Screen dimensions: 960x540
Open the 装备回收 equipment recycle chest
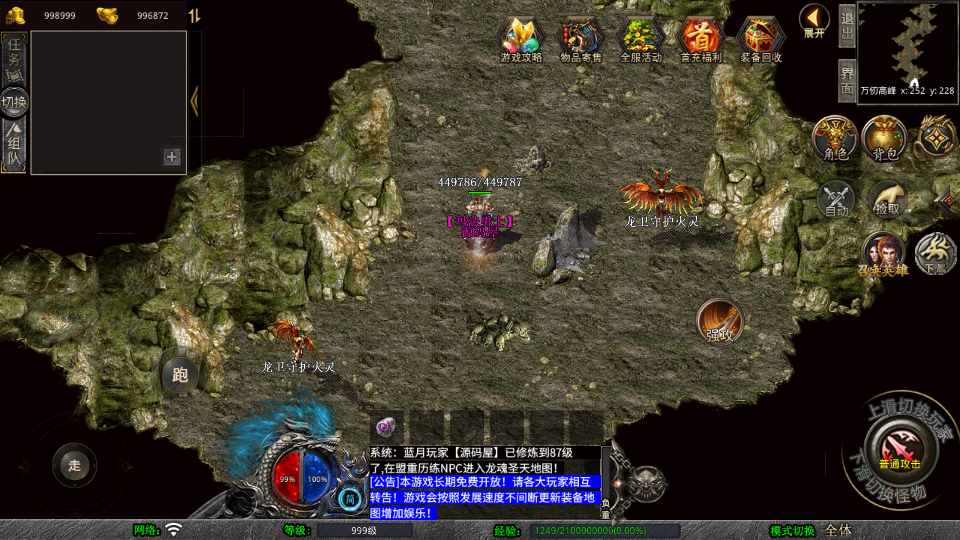[x=761, y=37]
